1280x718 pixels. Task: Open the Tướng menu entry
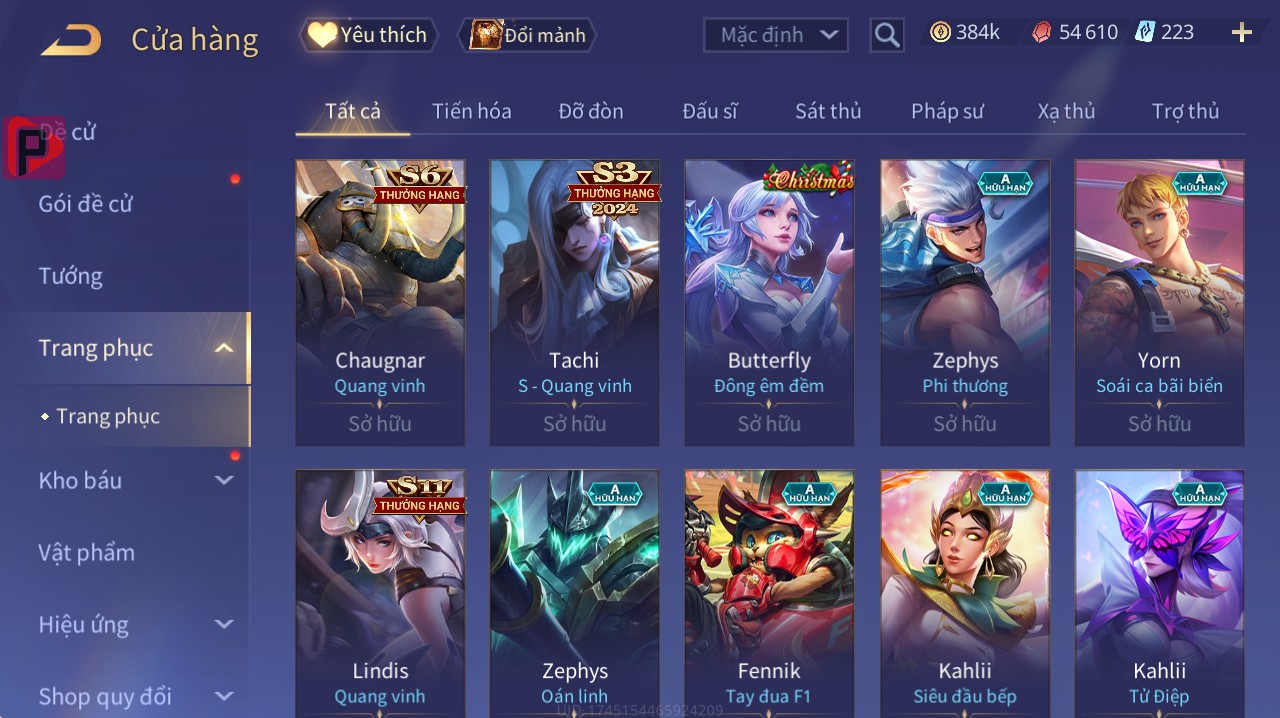[71, 276]
